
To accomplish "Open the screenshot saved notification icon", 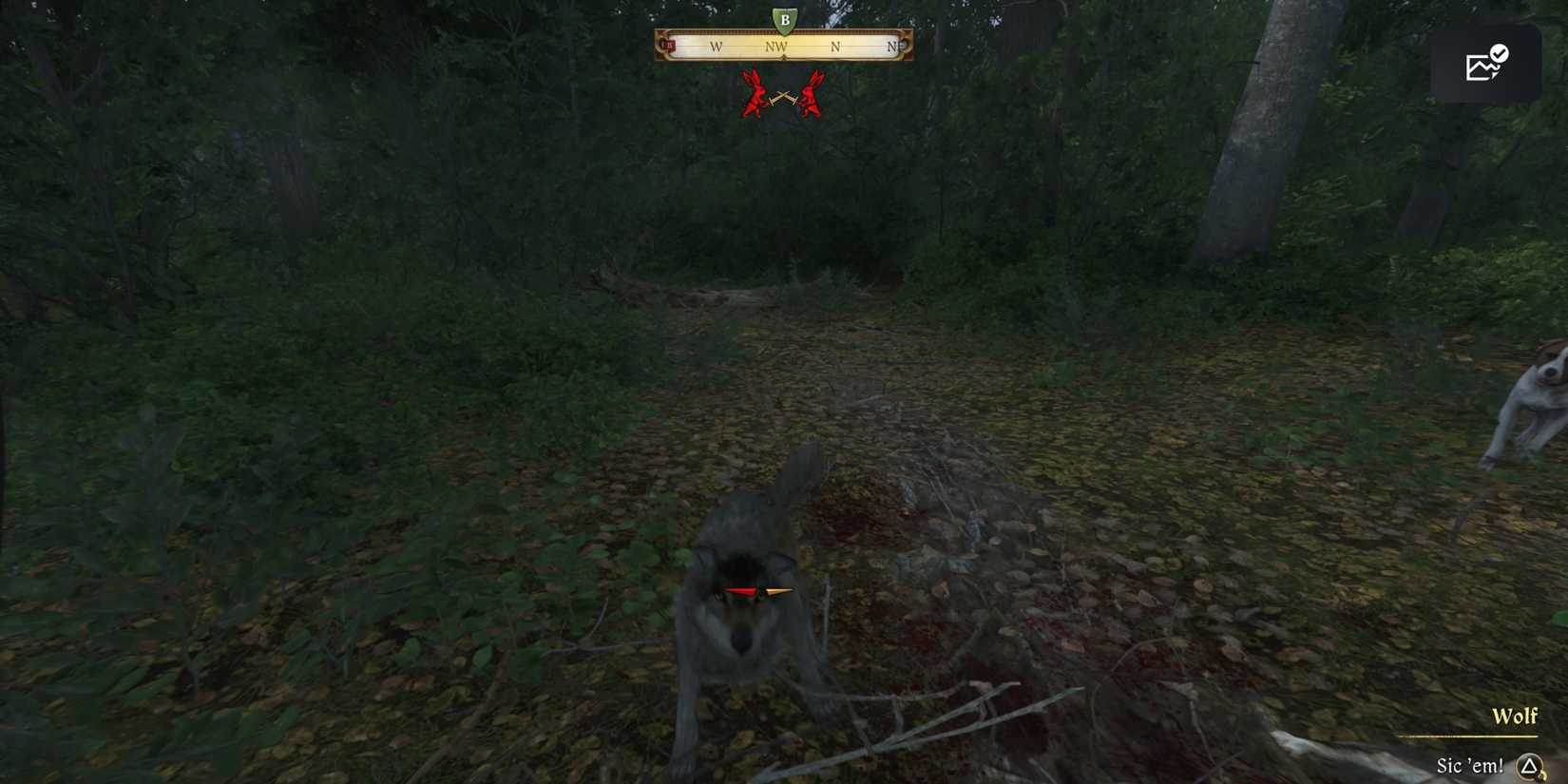I will (x=1484, y=62).
